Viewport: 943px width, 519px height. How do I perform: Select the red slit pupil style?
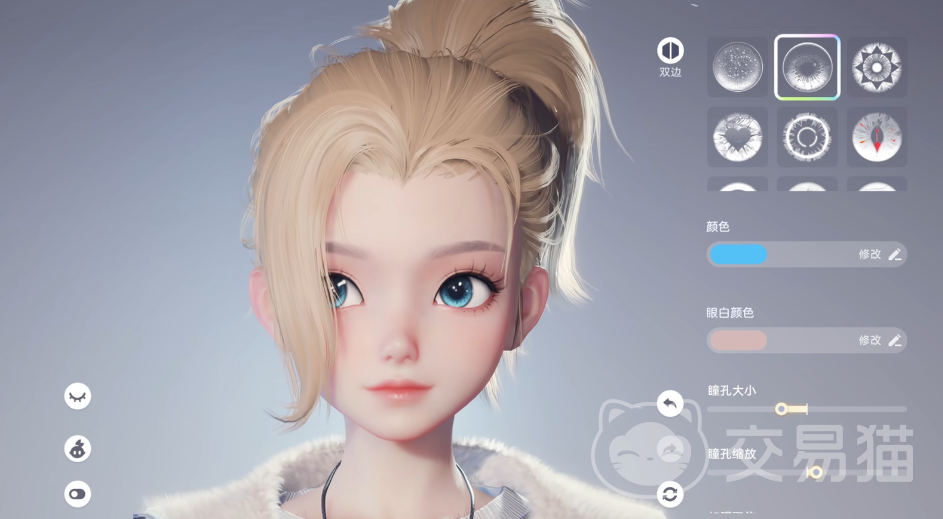tap(877, 137)
